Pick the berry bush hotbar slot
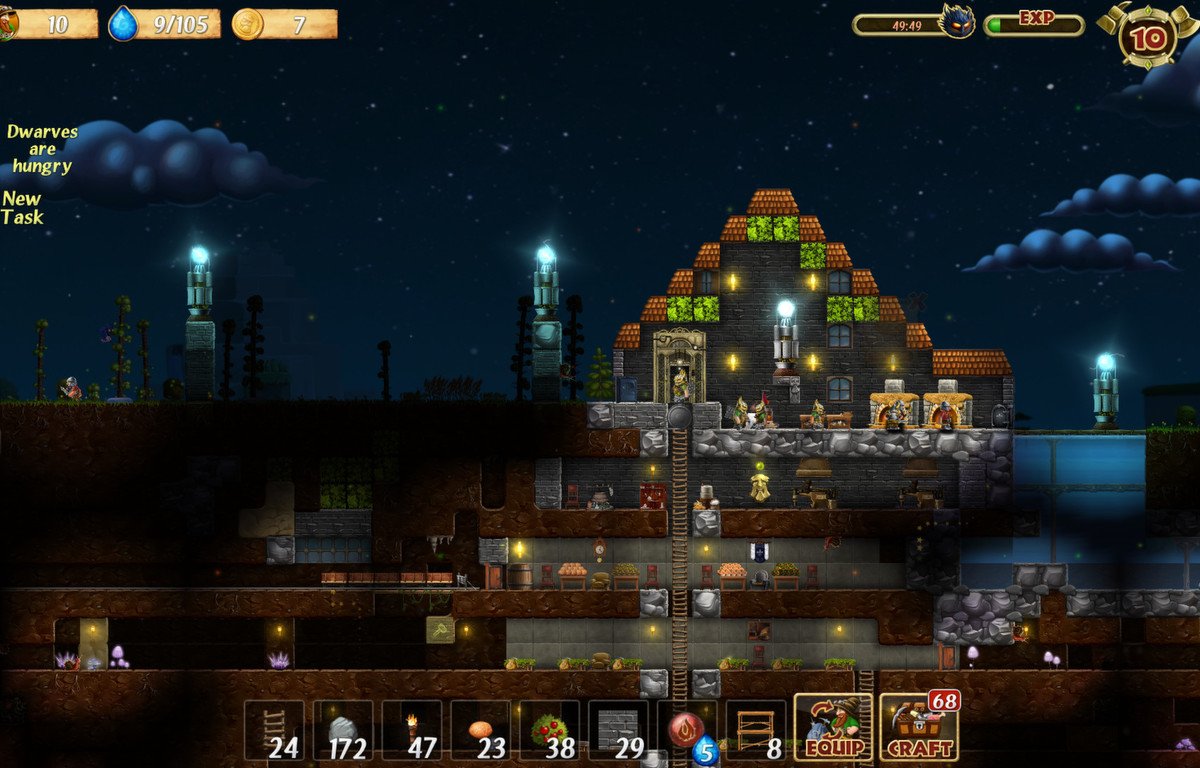 click(x=550, y=730)
